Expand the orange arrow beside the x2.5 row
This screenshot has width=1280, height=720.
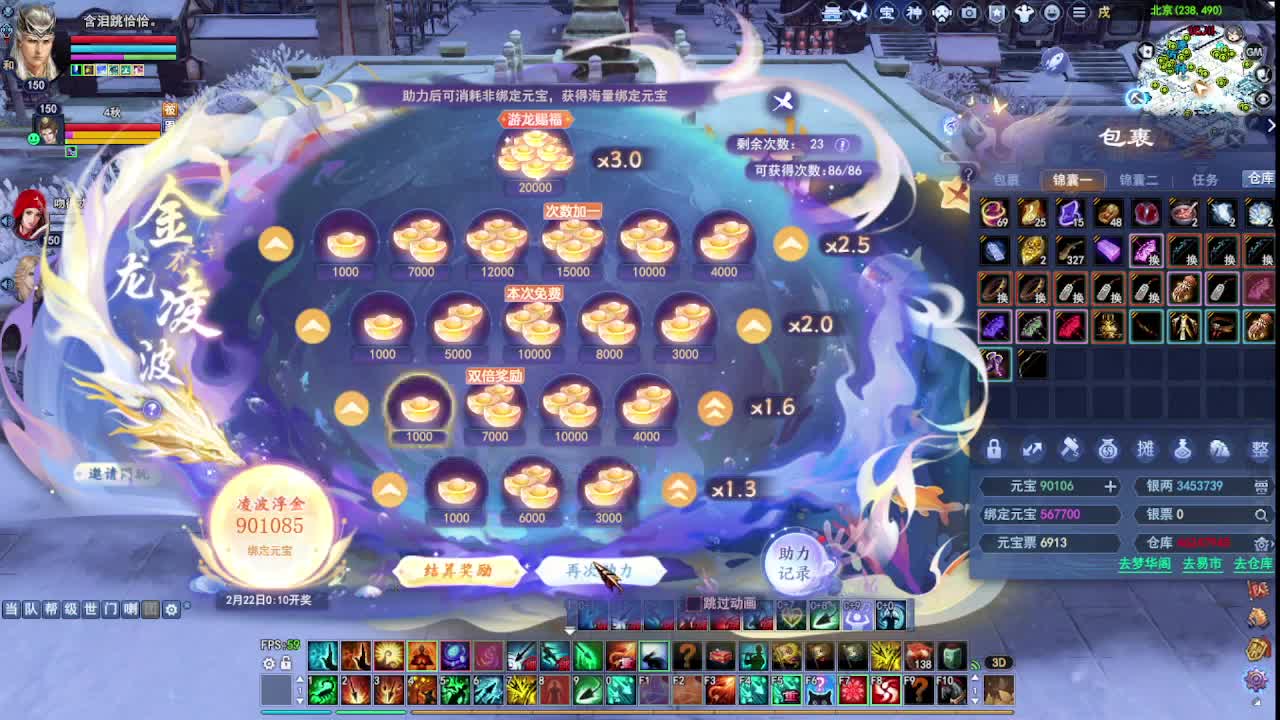click(790, 242)
